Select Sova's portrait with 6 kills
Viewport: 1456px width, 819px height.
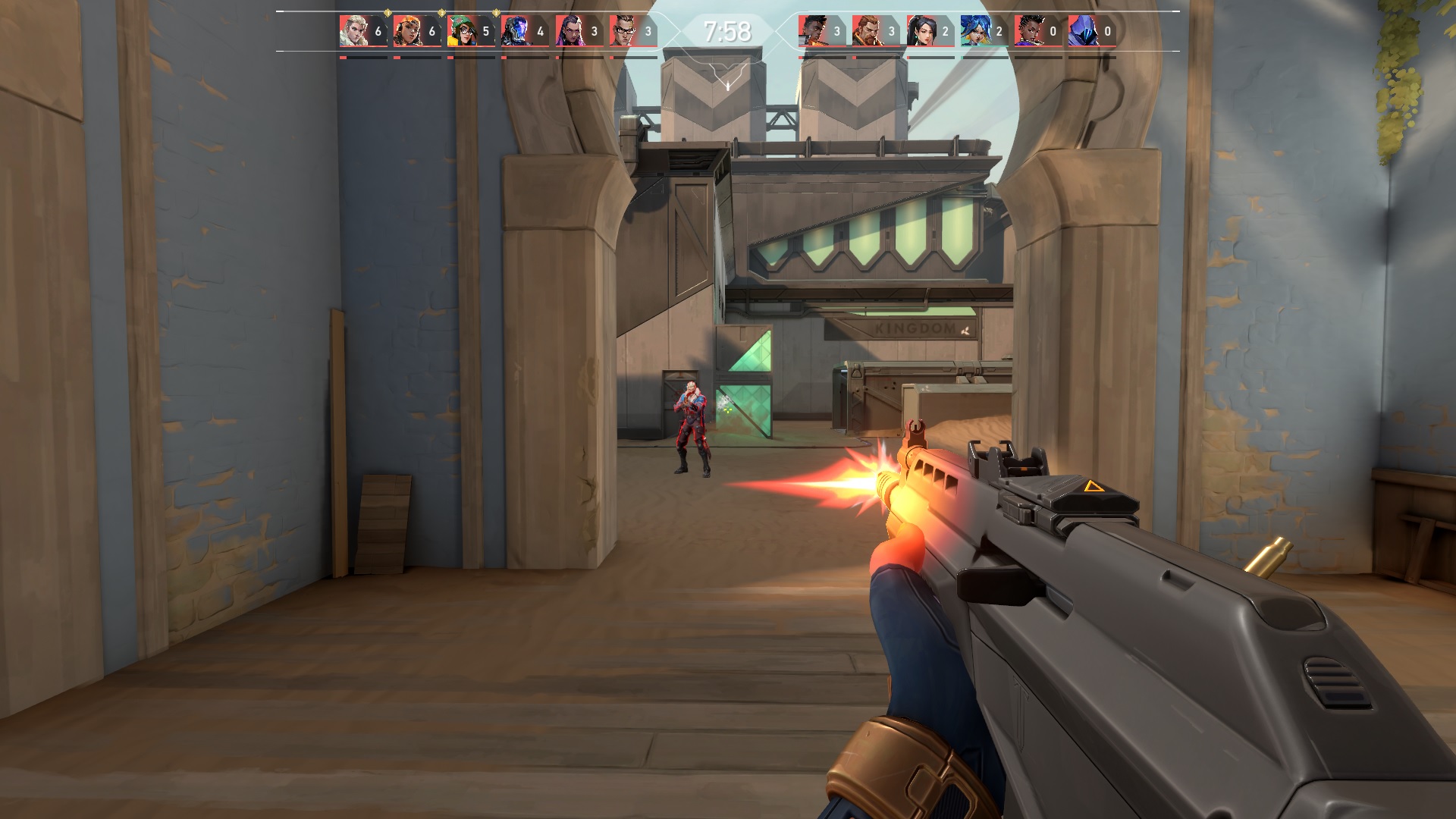tap(353, 31)
